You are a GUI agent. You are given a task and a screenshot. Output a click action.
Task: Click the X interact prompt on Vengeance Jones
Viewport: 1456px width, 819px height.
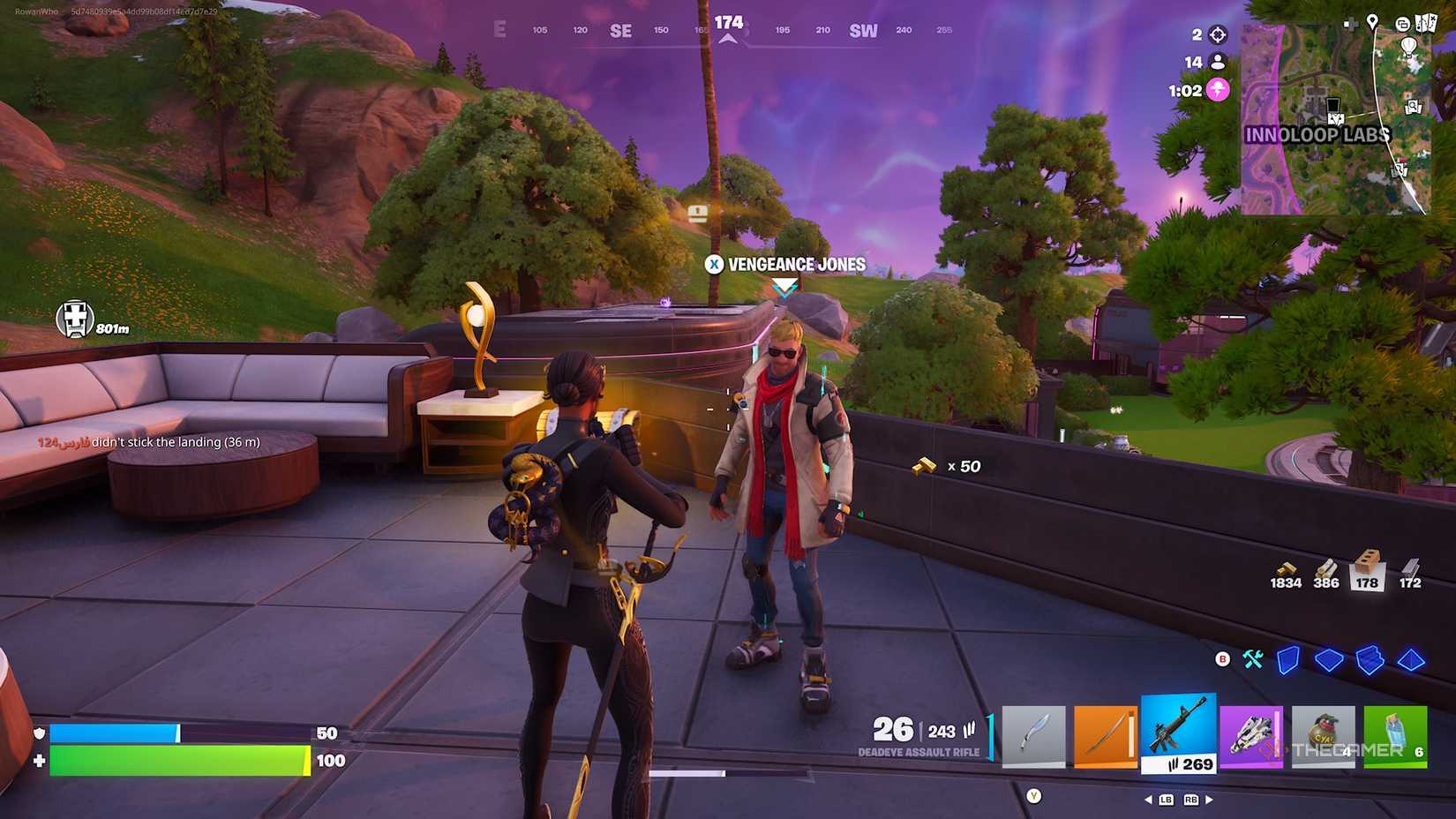click(x=716, y=264)
